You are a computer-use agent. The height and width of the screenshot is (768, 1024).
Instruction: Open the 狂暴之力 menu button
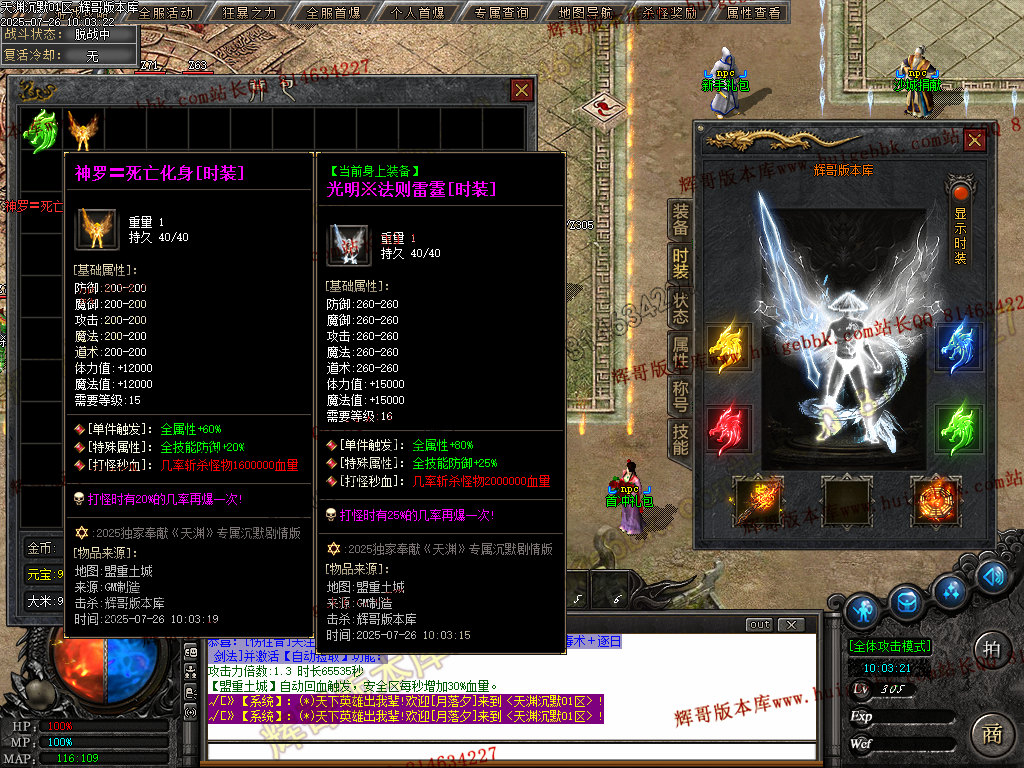[x=248, y=13]
